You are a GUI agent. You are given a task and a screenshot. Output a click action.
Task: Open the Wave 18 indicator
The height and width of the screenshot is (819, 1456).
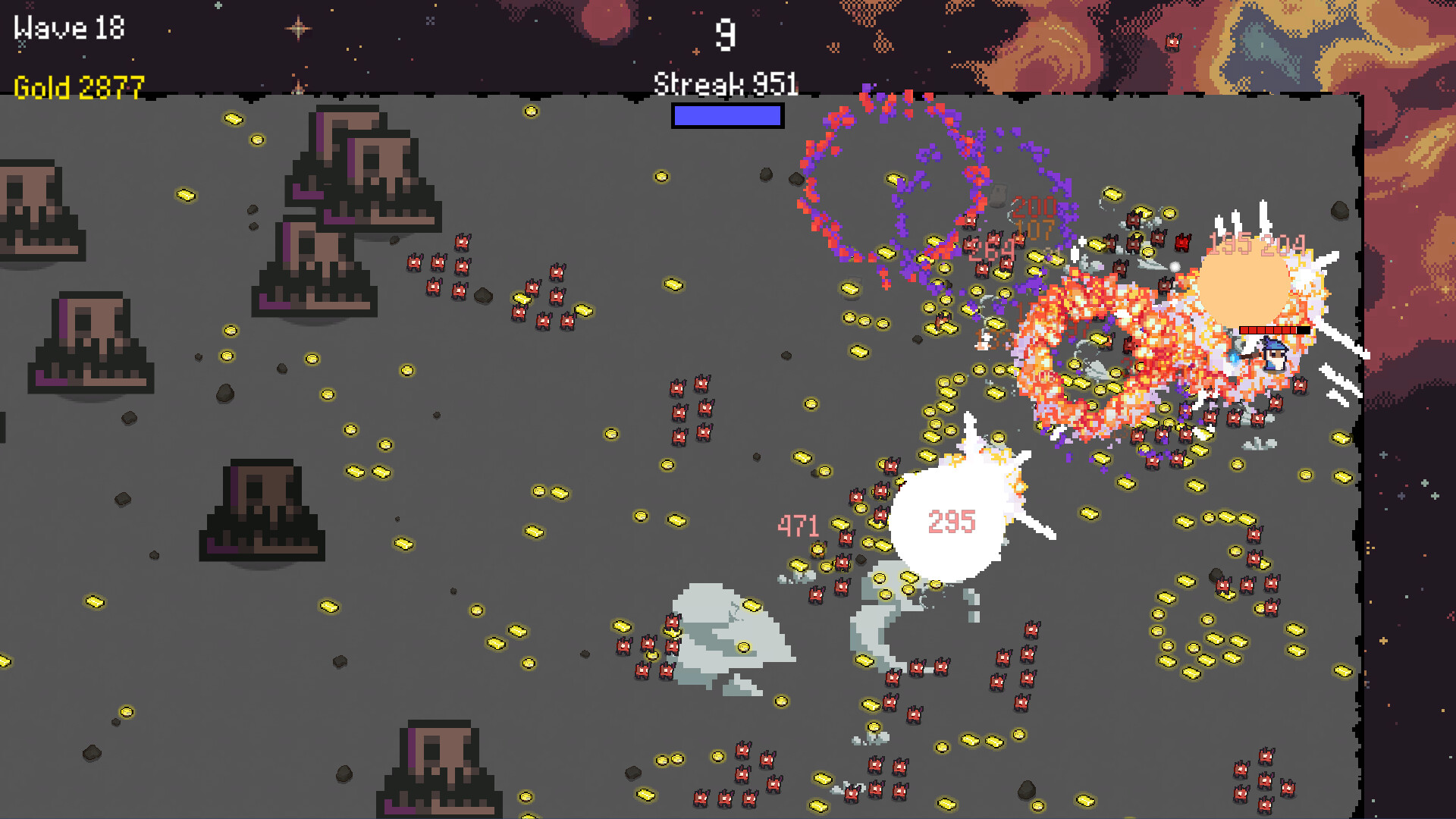coord(68,28)
